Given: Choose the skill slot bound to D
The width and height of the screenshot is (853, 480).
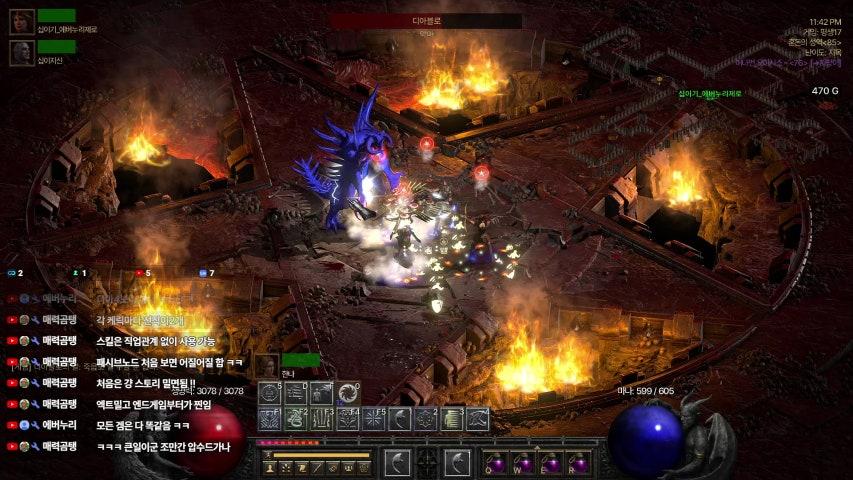Looking at the screenshot, I should pyautogui.click(x=296, y=393).
